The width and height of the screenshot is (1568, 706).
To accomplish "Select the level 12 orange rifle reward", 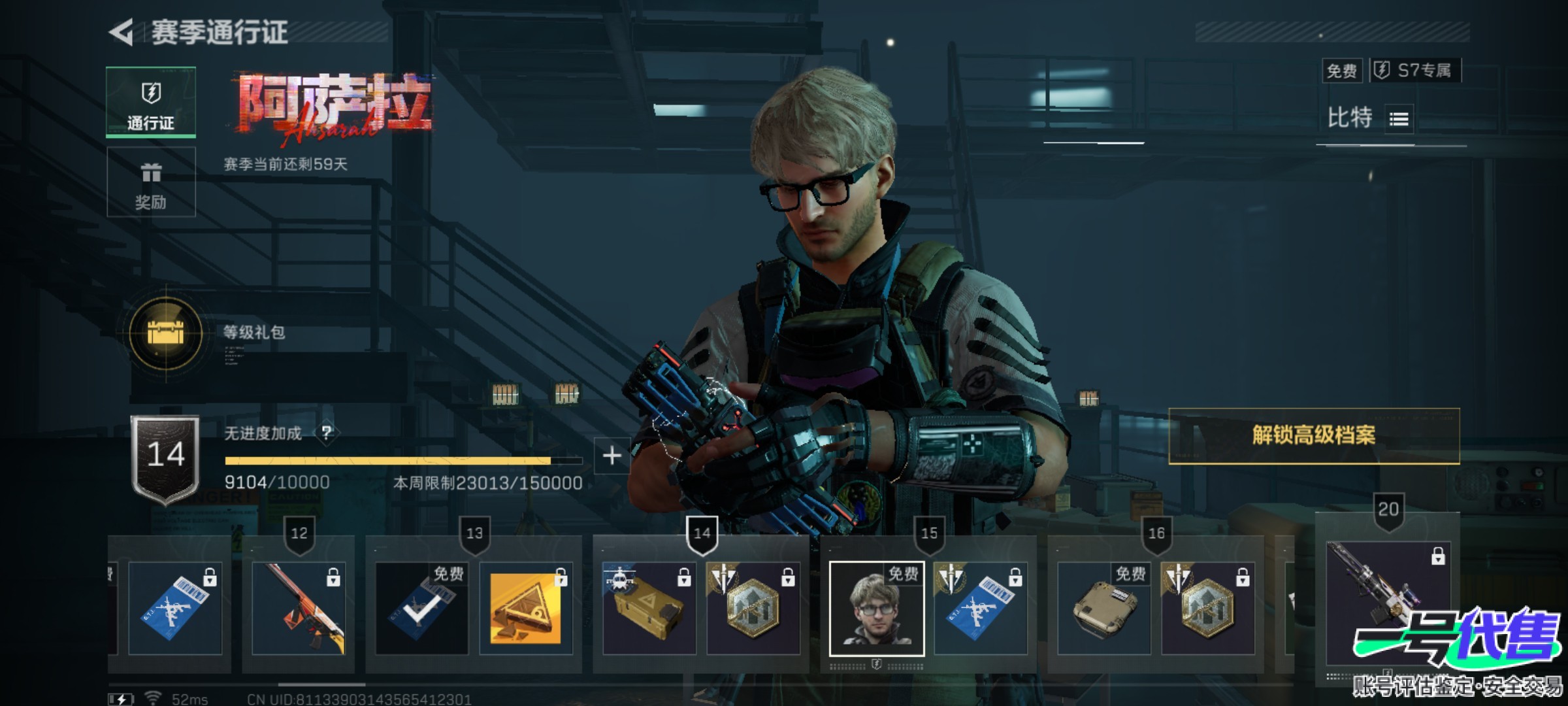I will [x=299, y=608].
